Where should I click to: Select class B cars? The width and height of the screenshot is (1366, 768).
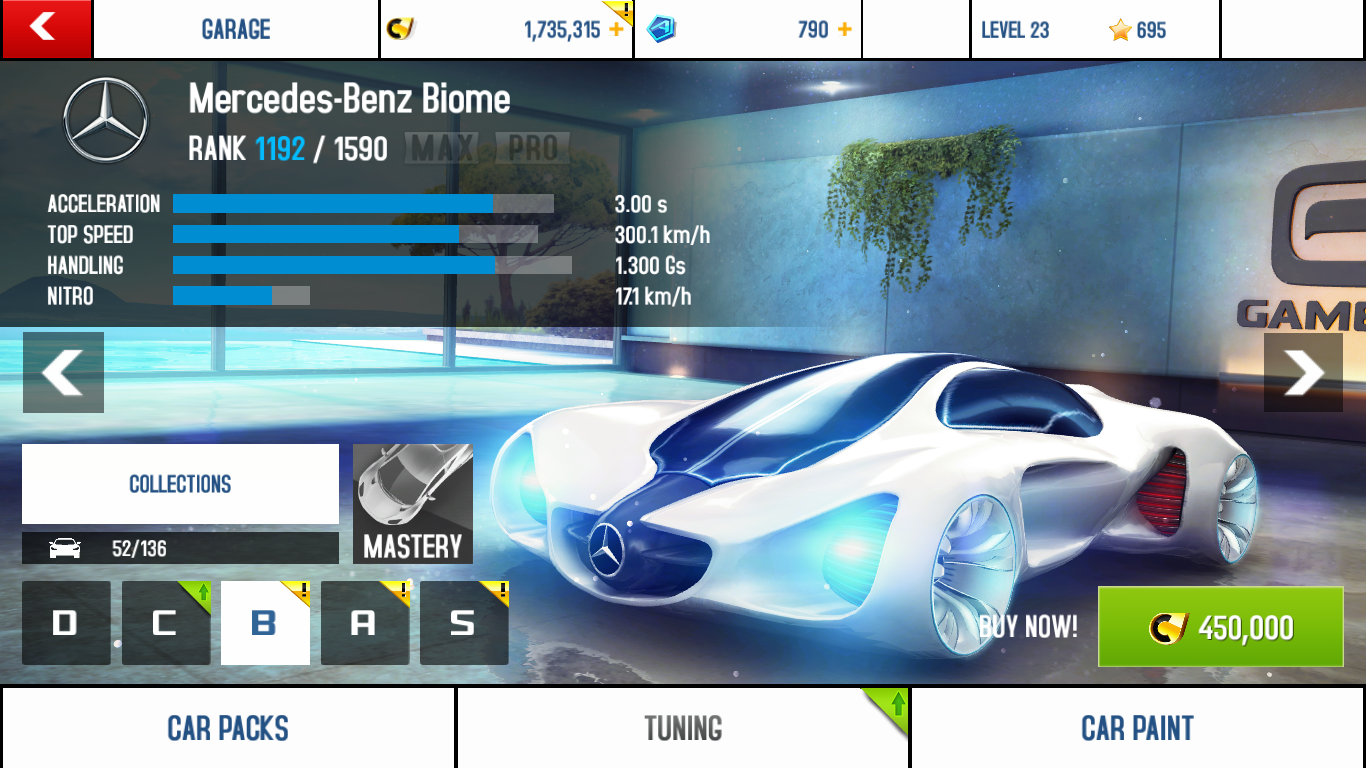click(265, 623)
